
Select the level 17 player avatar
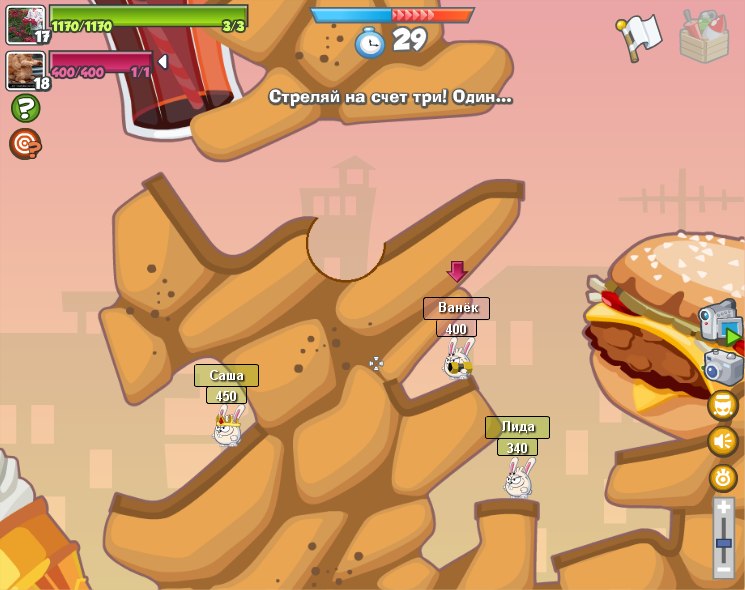[25, 24]
